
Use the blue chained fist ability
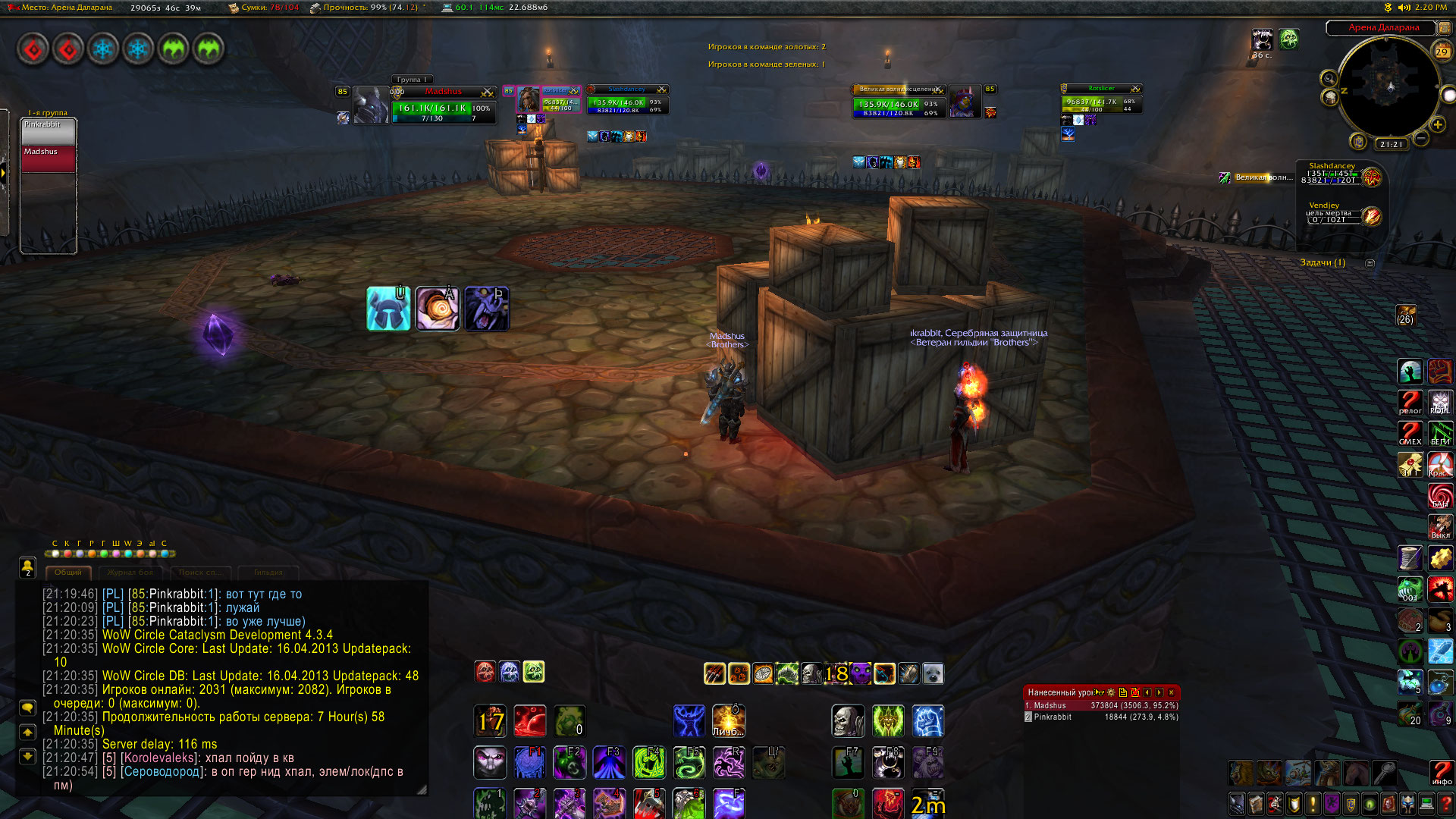coord(927,721)
